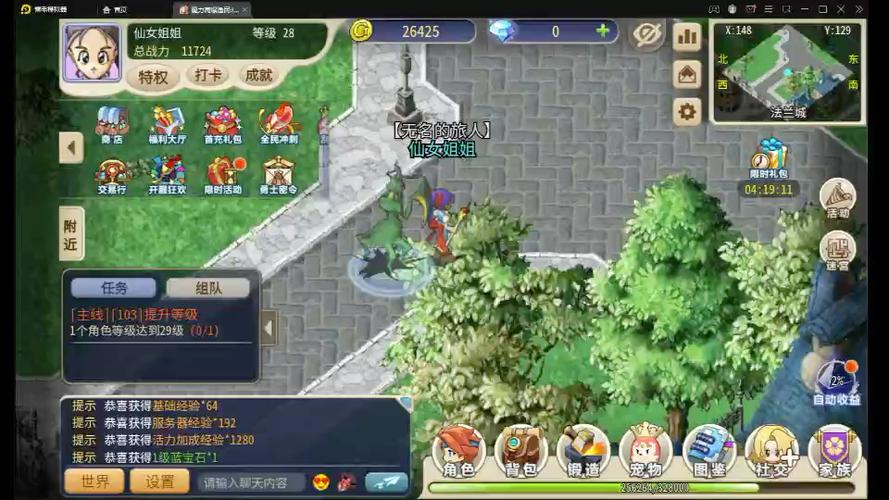Maximize the emulator window

pos(823,8)
